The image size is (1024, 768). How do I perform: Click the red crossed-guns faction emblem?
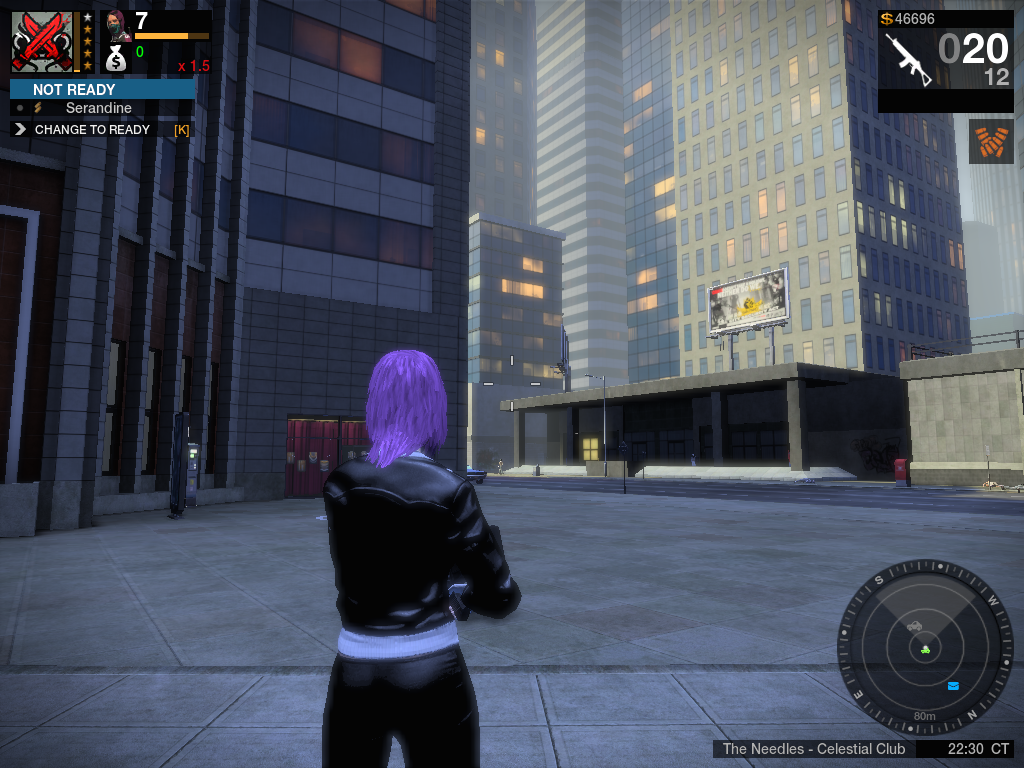pyautogui.click(x=42, y=41)
